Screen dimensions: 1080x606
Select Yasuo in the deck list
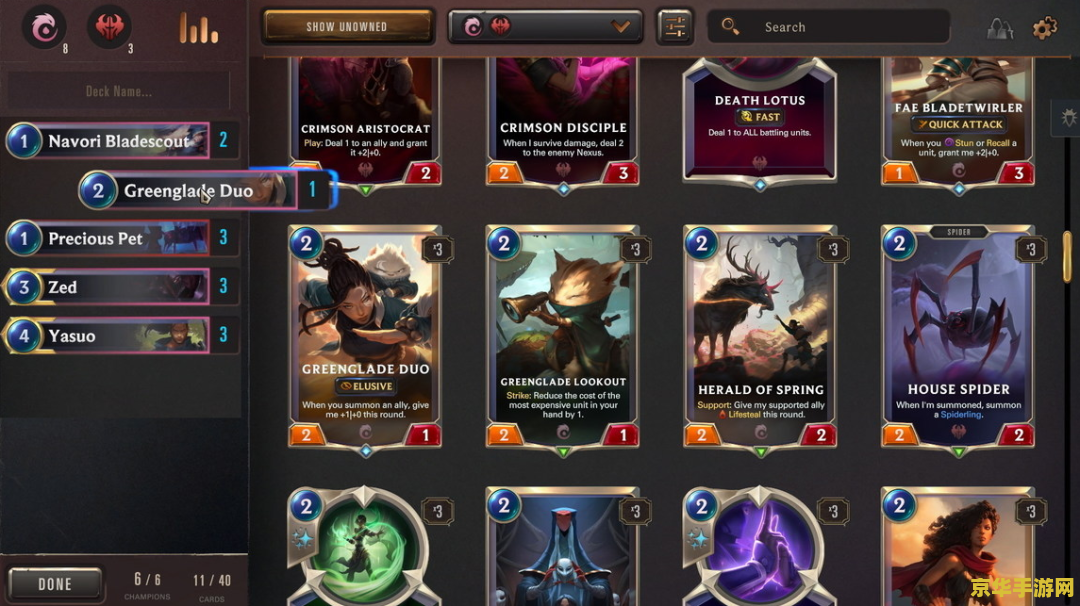tap(108, 336)
